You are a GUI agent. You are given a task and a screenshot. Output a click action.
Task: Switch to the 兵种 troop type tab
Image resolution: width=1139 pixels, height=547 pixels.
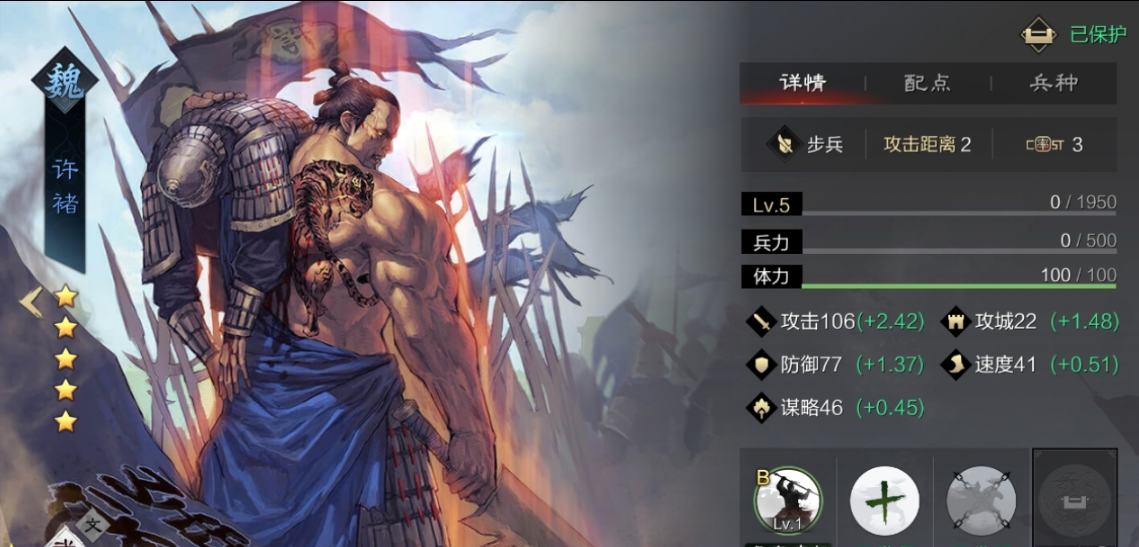tap(1053, 83)
